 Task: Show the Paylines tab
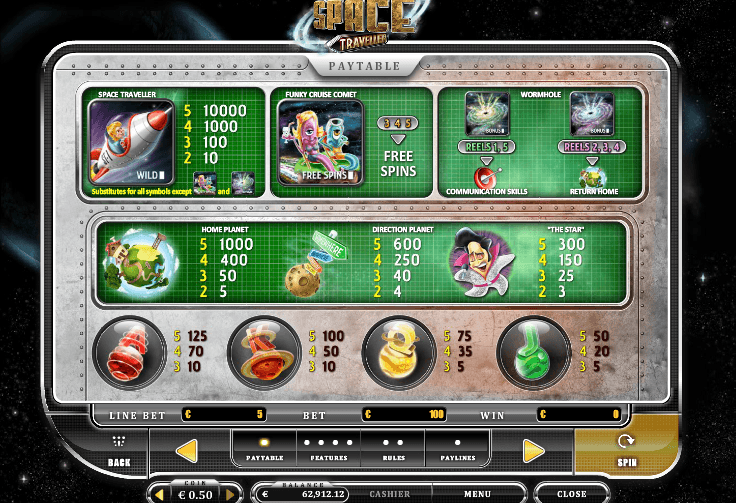[x=457, y=449]
